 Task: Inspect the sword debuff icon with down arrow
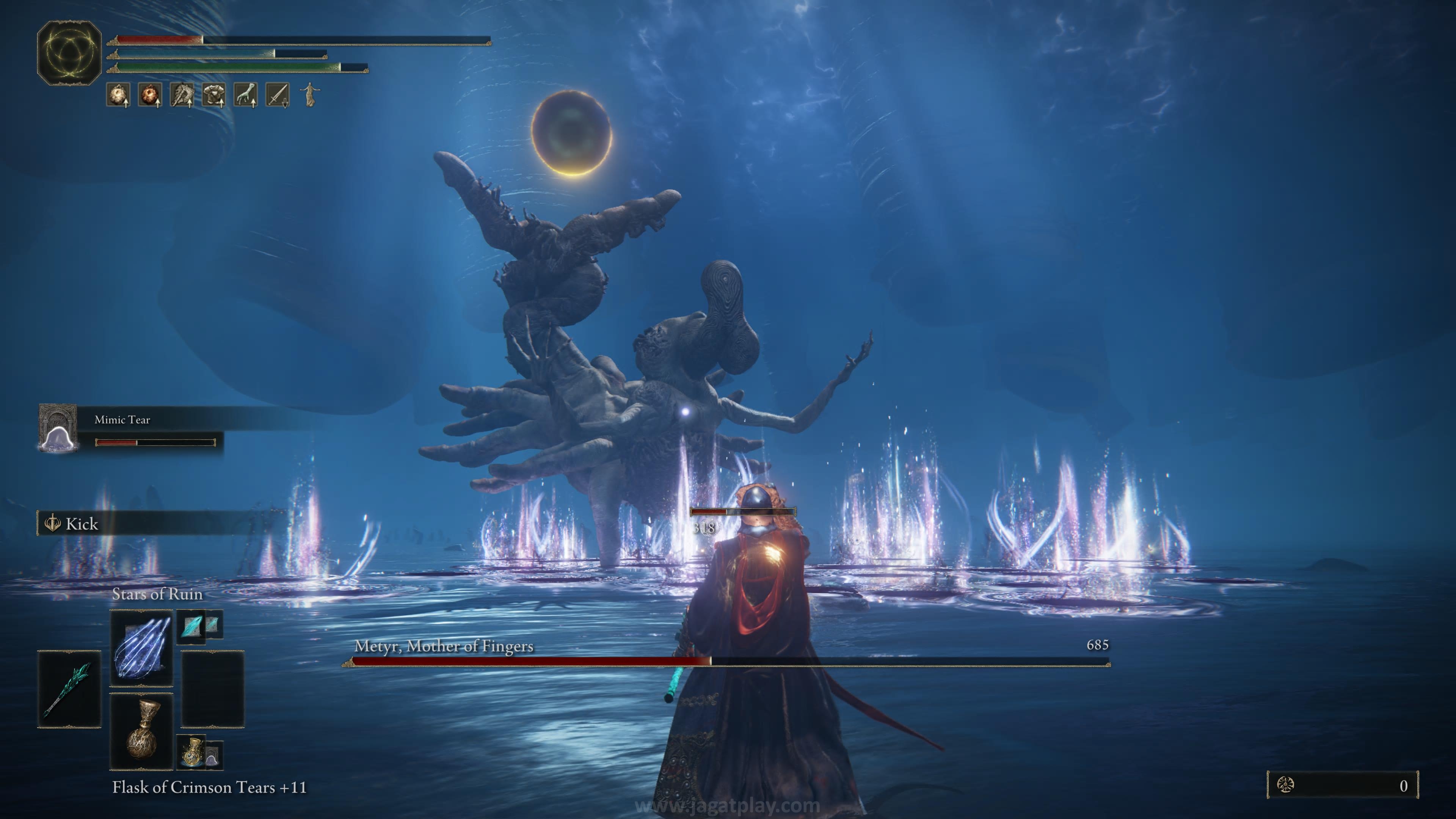pos(278,95)
